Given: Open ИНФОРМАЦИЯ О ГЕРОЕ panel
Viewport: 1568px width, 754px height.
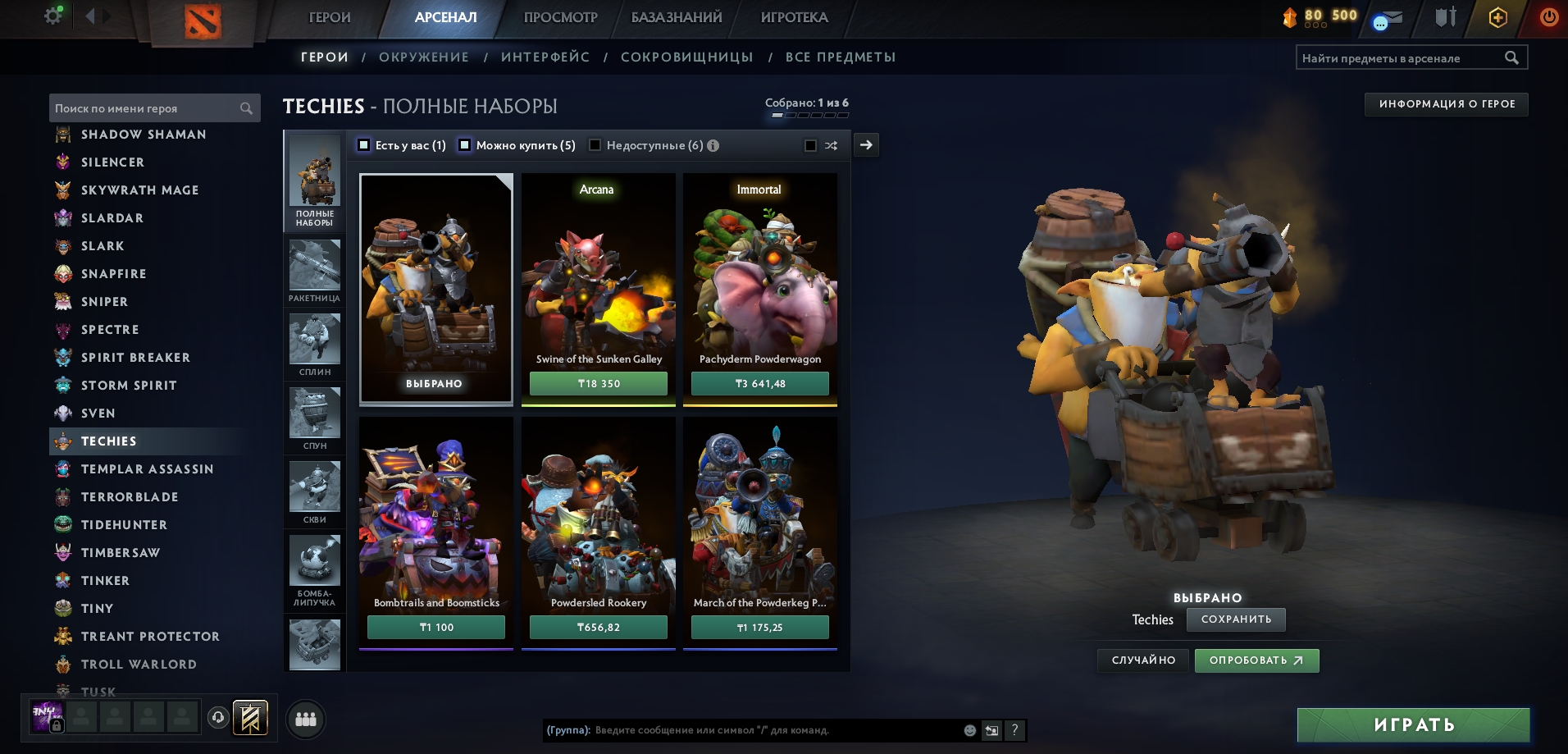Looking at the screenshot, I should coord(1446,104).
